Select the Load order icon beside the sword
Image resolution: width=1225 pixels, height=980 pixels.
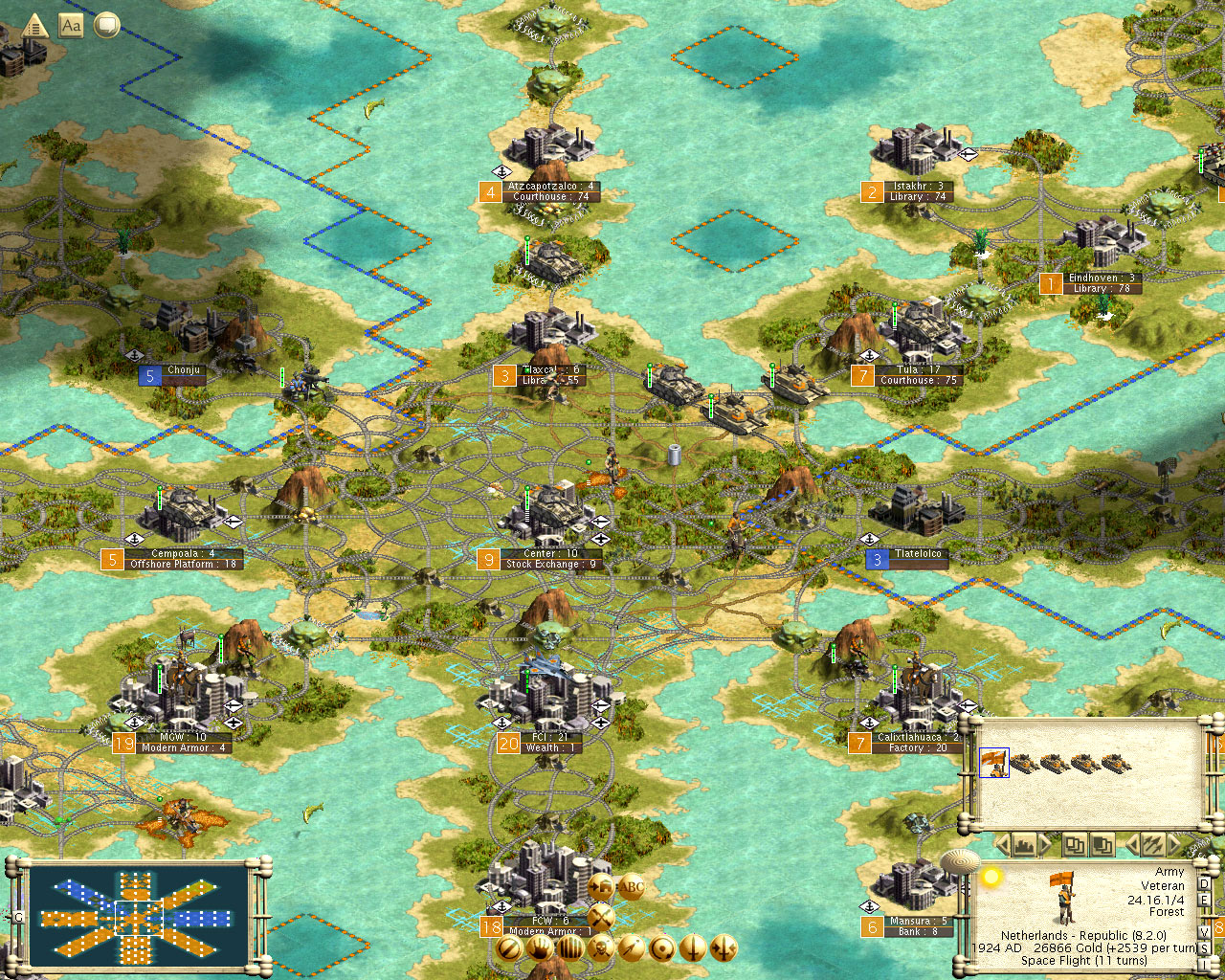point(723,947)
